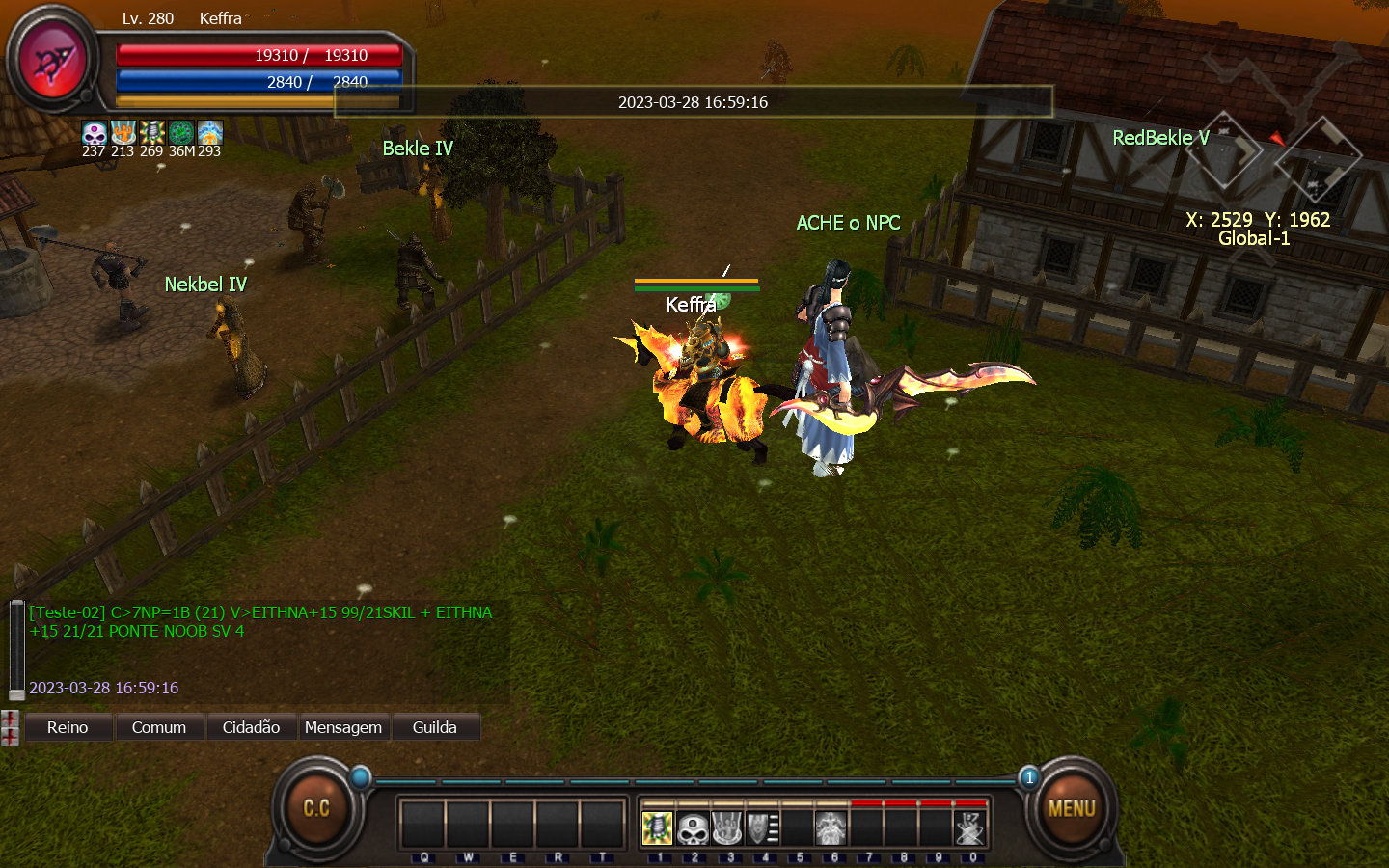Select the Comum chat tab
Image resolution: width=1389 pixels, height=868 pixels.
pyautogui.click(x=159, y=727)
